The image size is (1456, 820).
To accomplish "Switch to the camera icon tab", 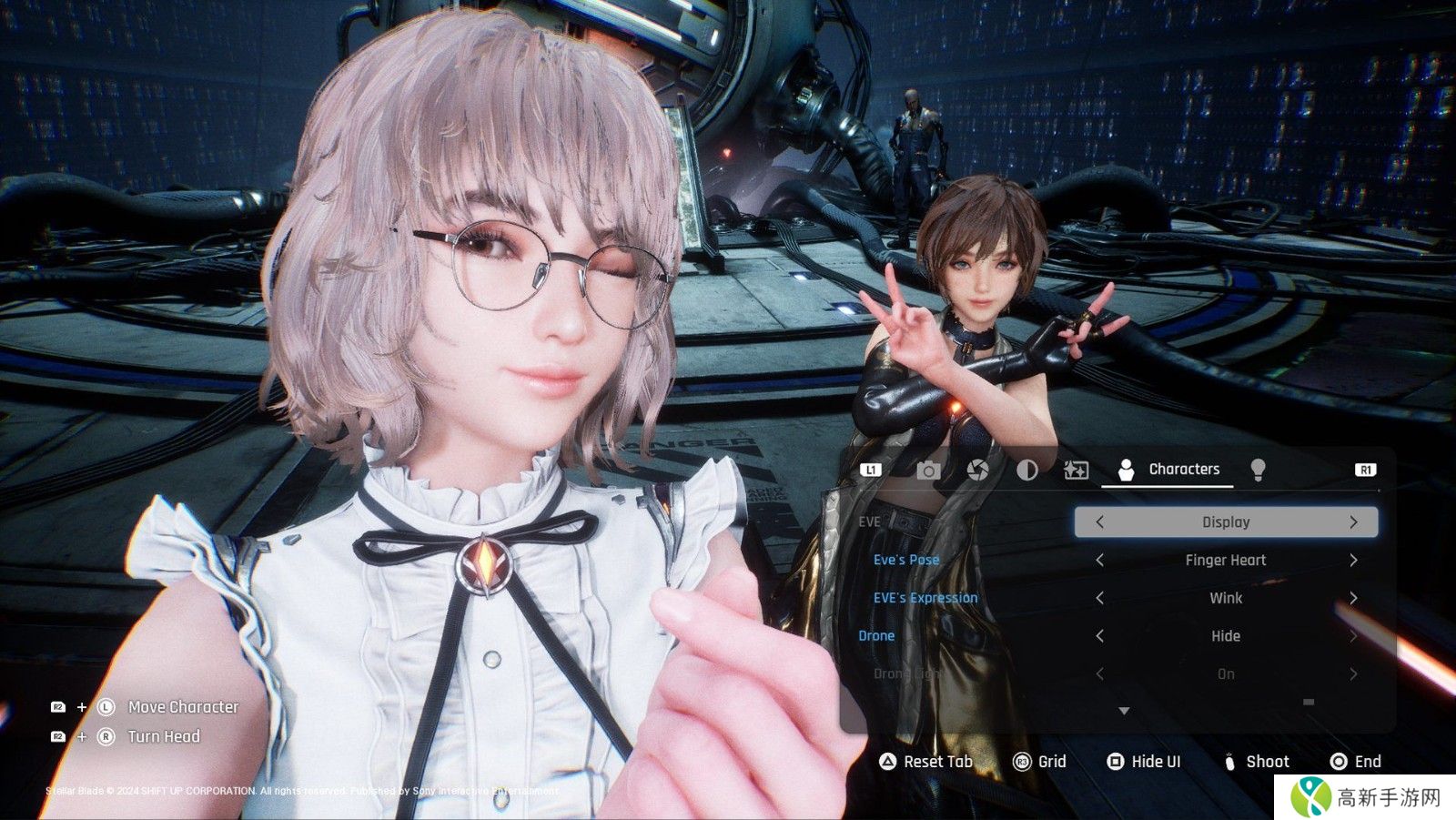I will click(928, 470).
